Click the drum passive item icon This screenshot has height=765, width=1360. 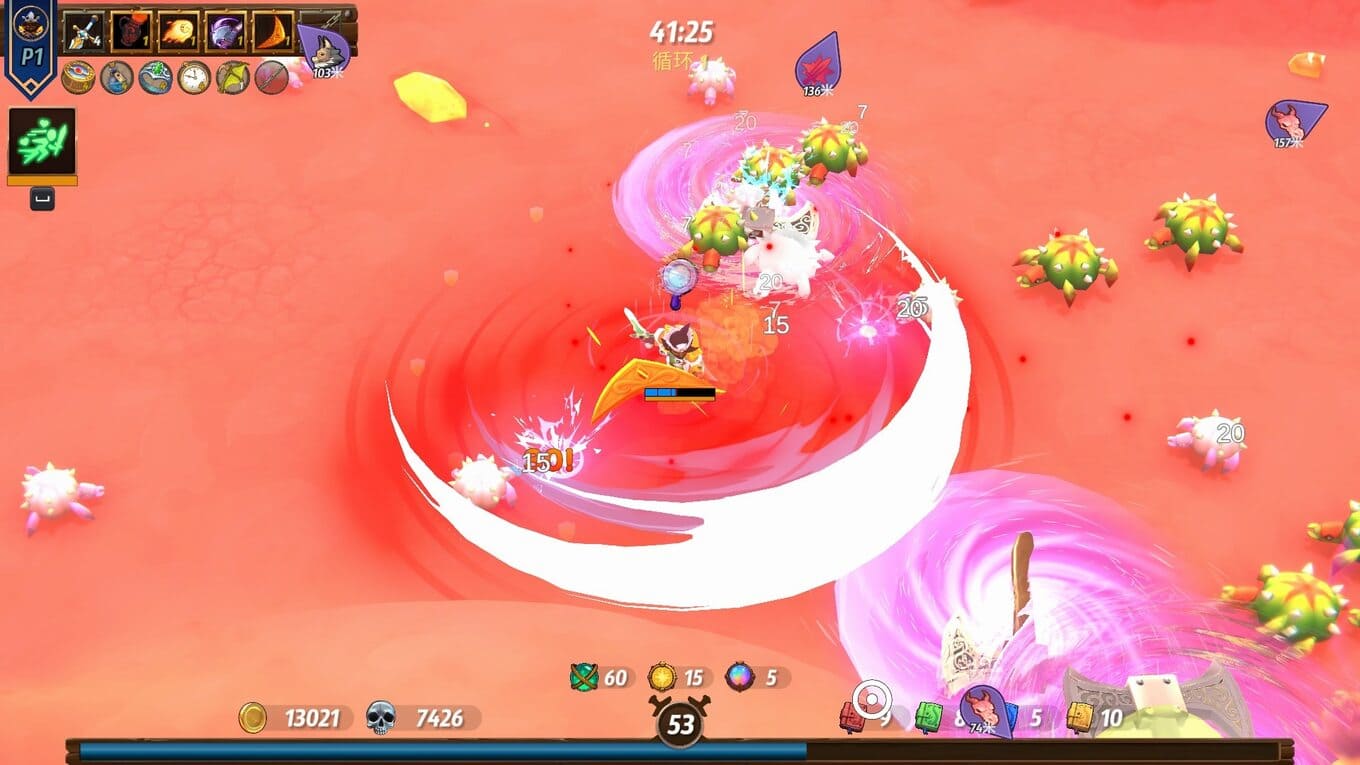pos(78,77)
